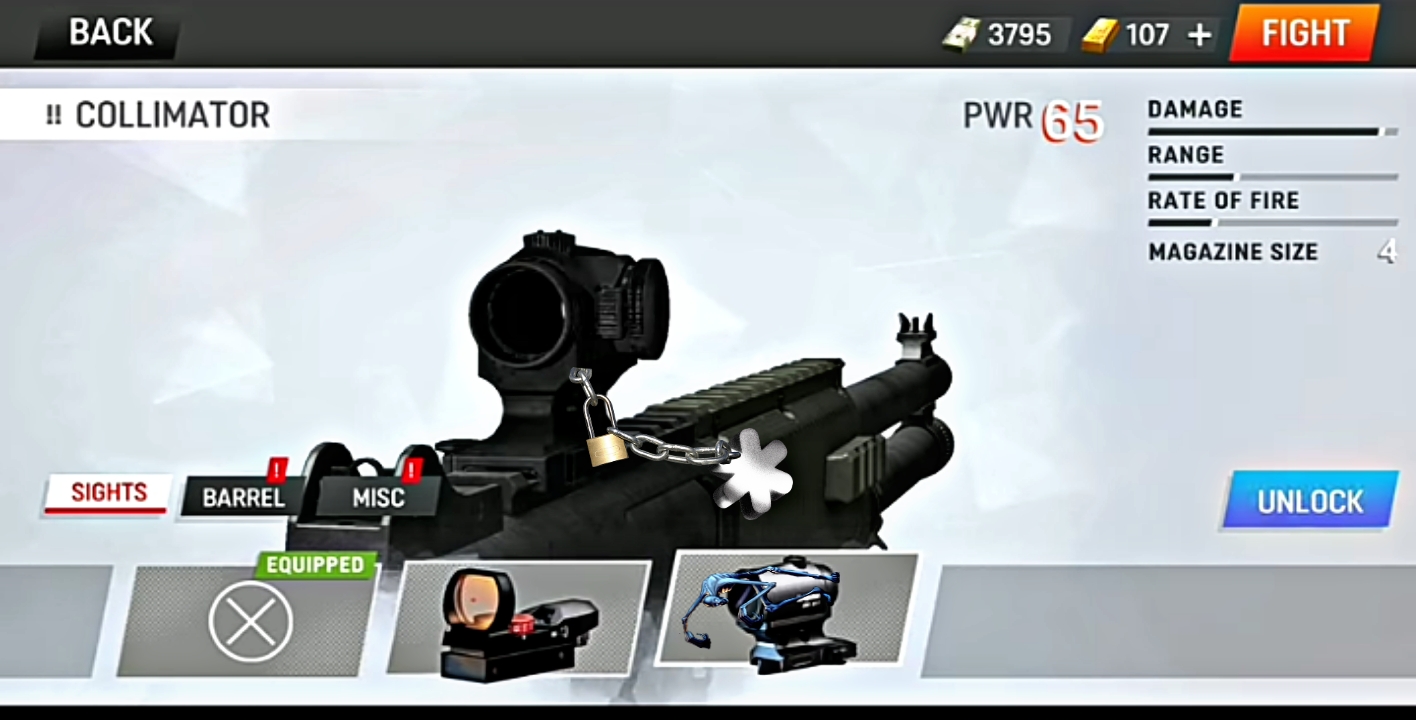Add more gold with the plus button
Screen dimensions: 1416x720
click(1199, 36)
